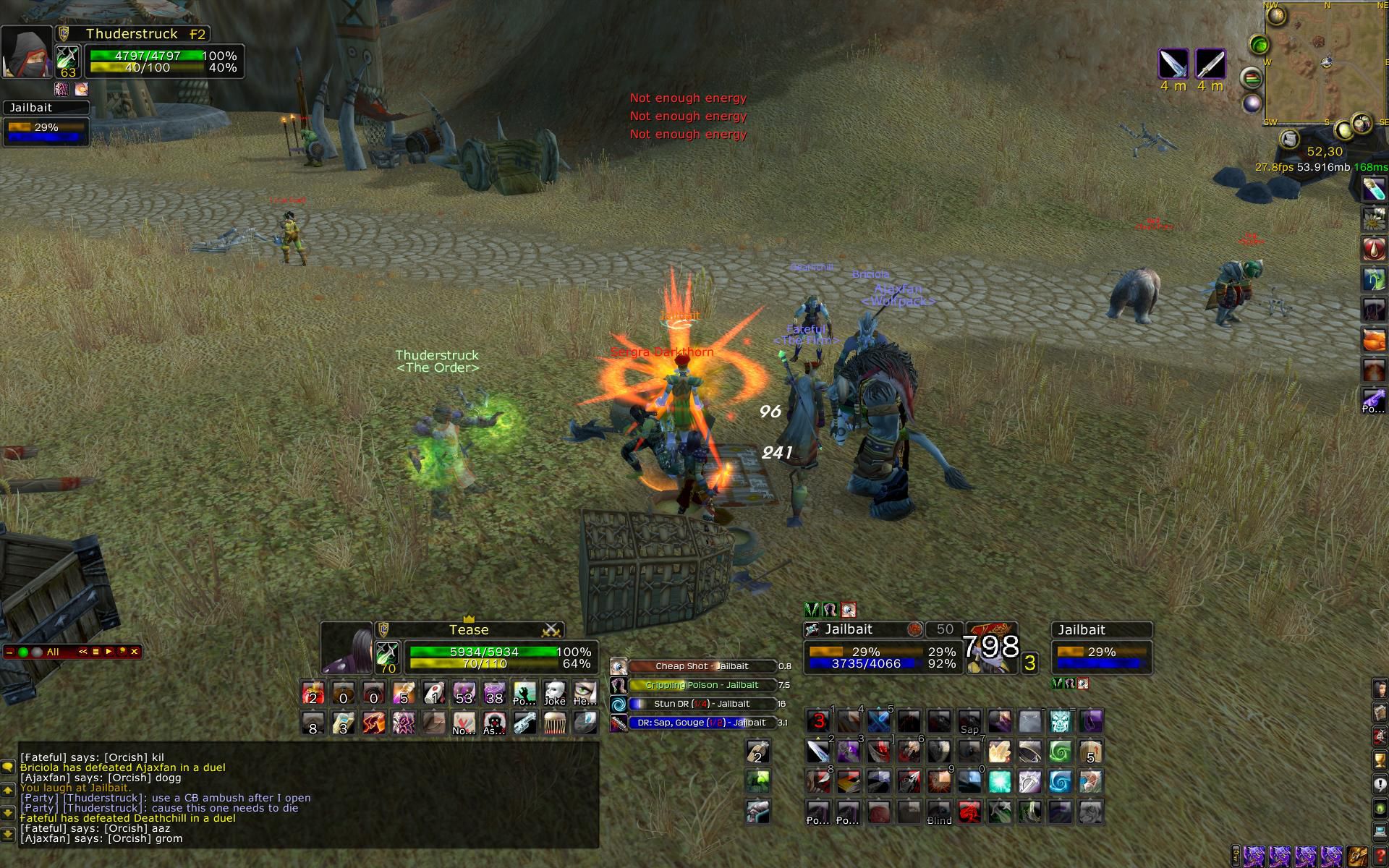Image resolution: width=1389 pixels, height=868 pixels.
Task: Click the green swirl minimap button
Action: (x=1260, y=45)
